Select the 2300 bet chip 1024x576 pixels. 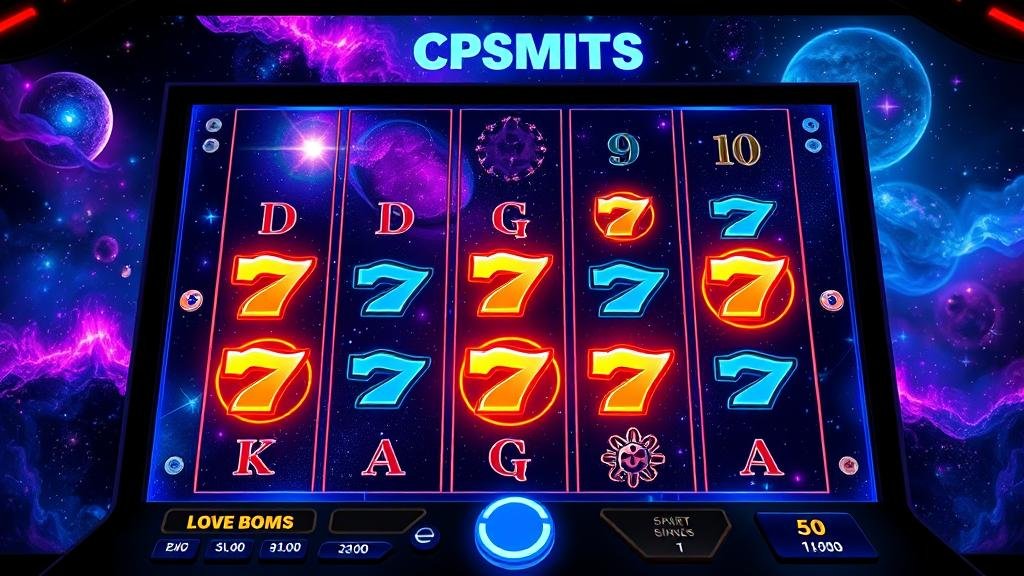353,548
